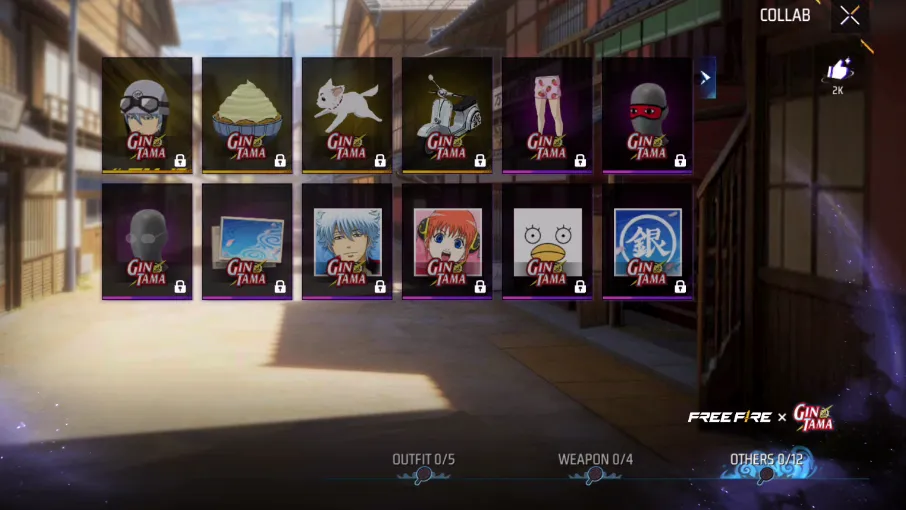Close the Collab screen
The image size is (906, 510).
pyautogui.click(x=849, y=15)
